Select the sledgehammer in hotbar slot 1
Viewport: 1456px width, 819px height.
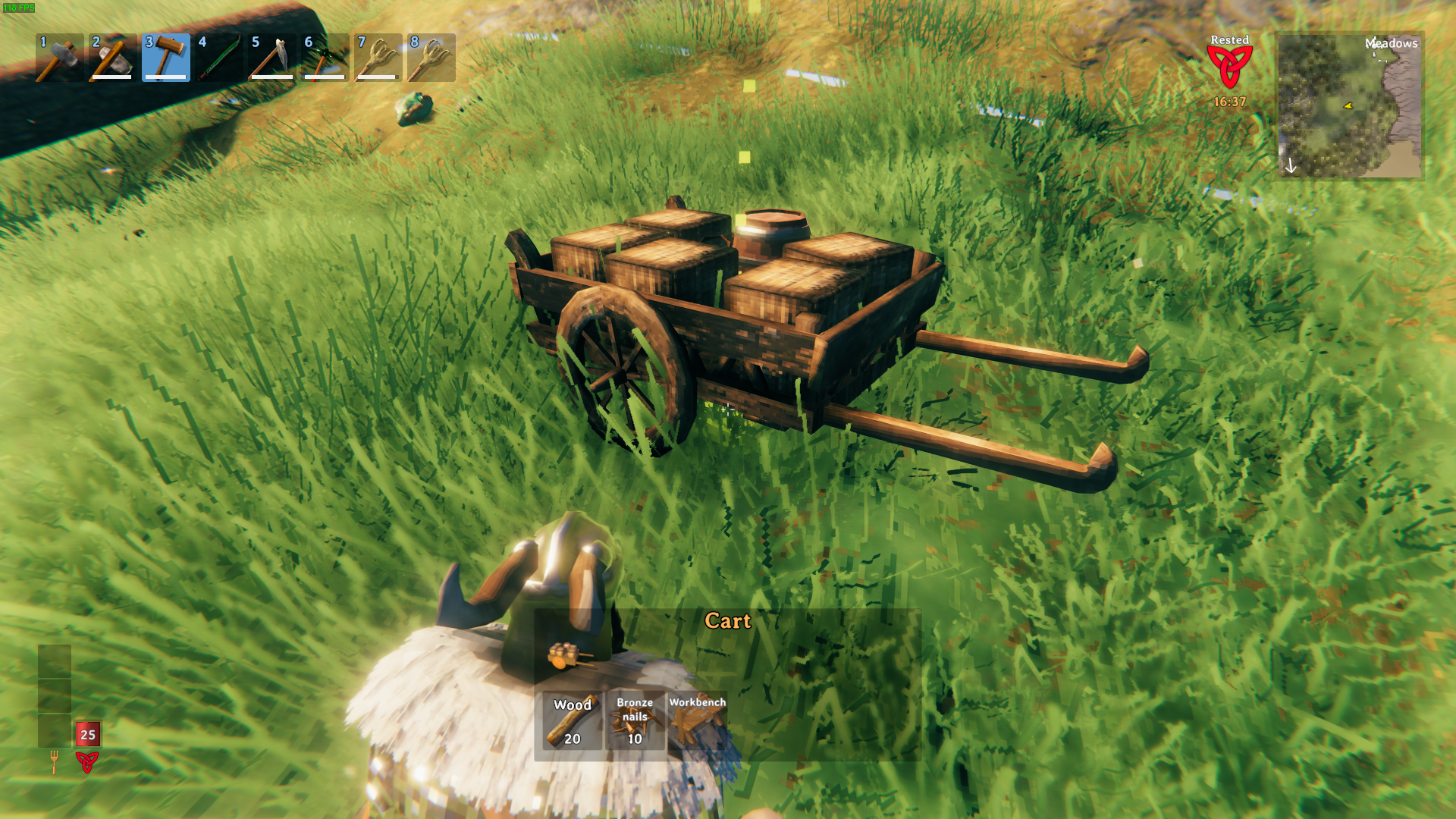pos(59,58)
